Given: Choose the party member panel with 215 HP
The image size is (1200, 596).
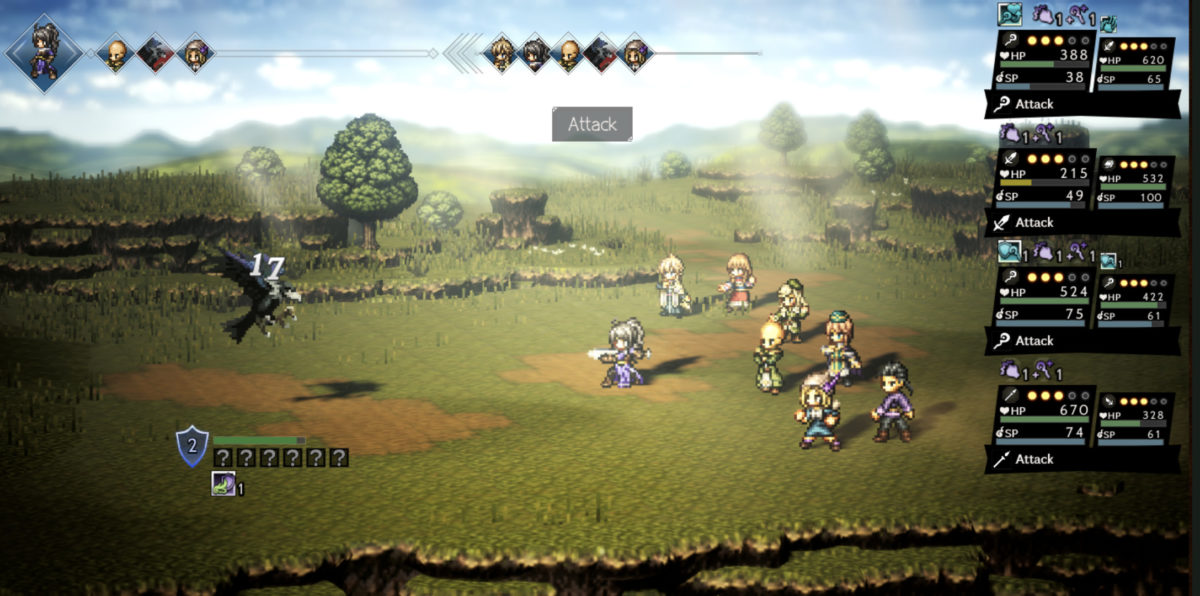Looking at the screenshot, I should [x=1041, y=180].
